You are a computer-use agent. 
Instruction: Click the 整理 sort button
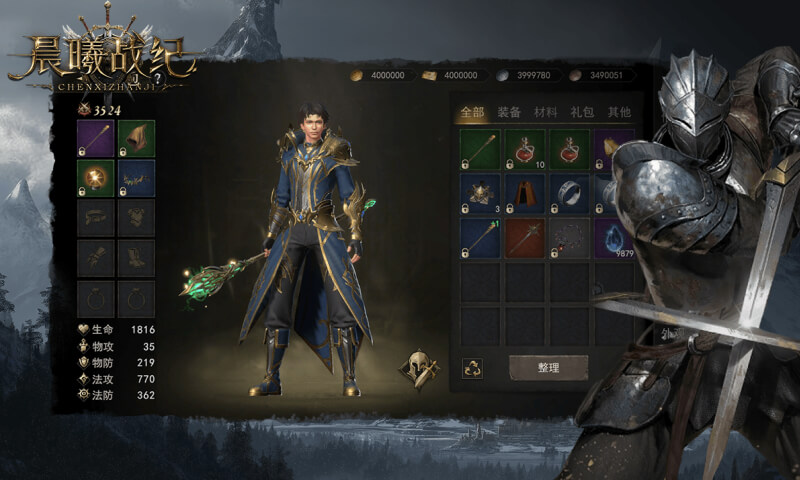tap(548, 367)
